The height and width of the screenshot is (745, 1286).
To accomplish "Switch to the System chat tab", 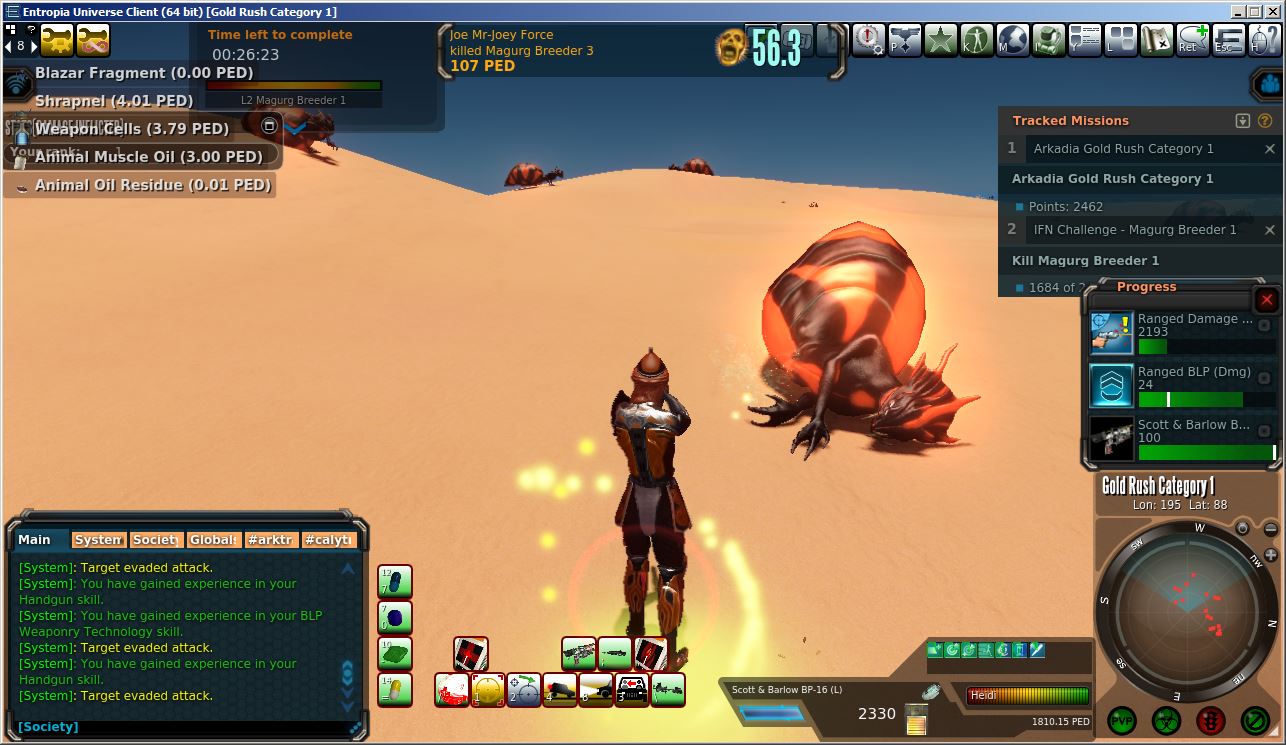I will pos(98,540).
